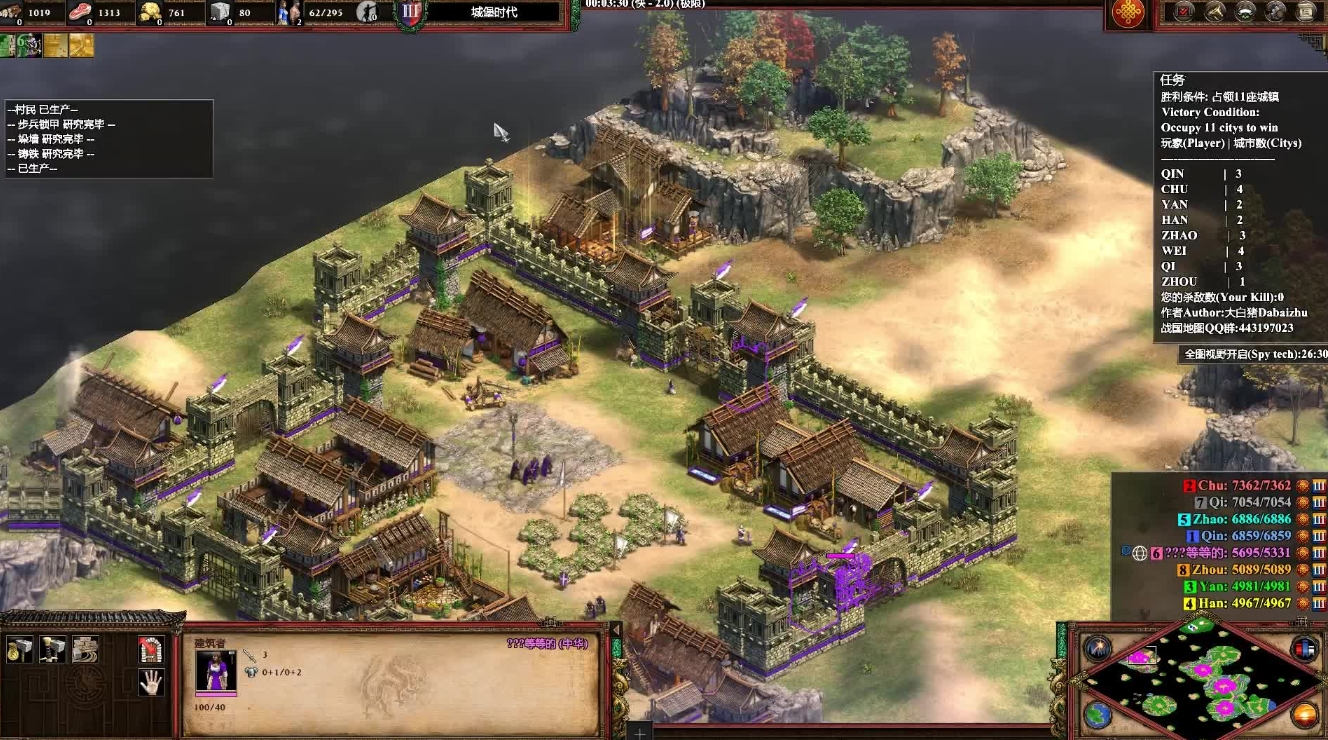1328x740 pixels.
Task: Select the military buildings sword-hammer command
Action: point(52,650)
